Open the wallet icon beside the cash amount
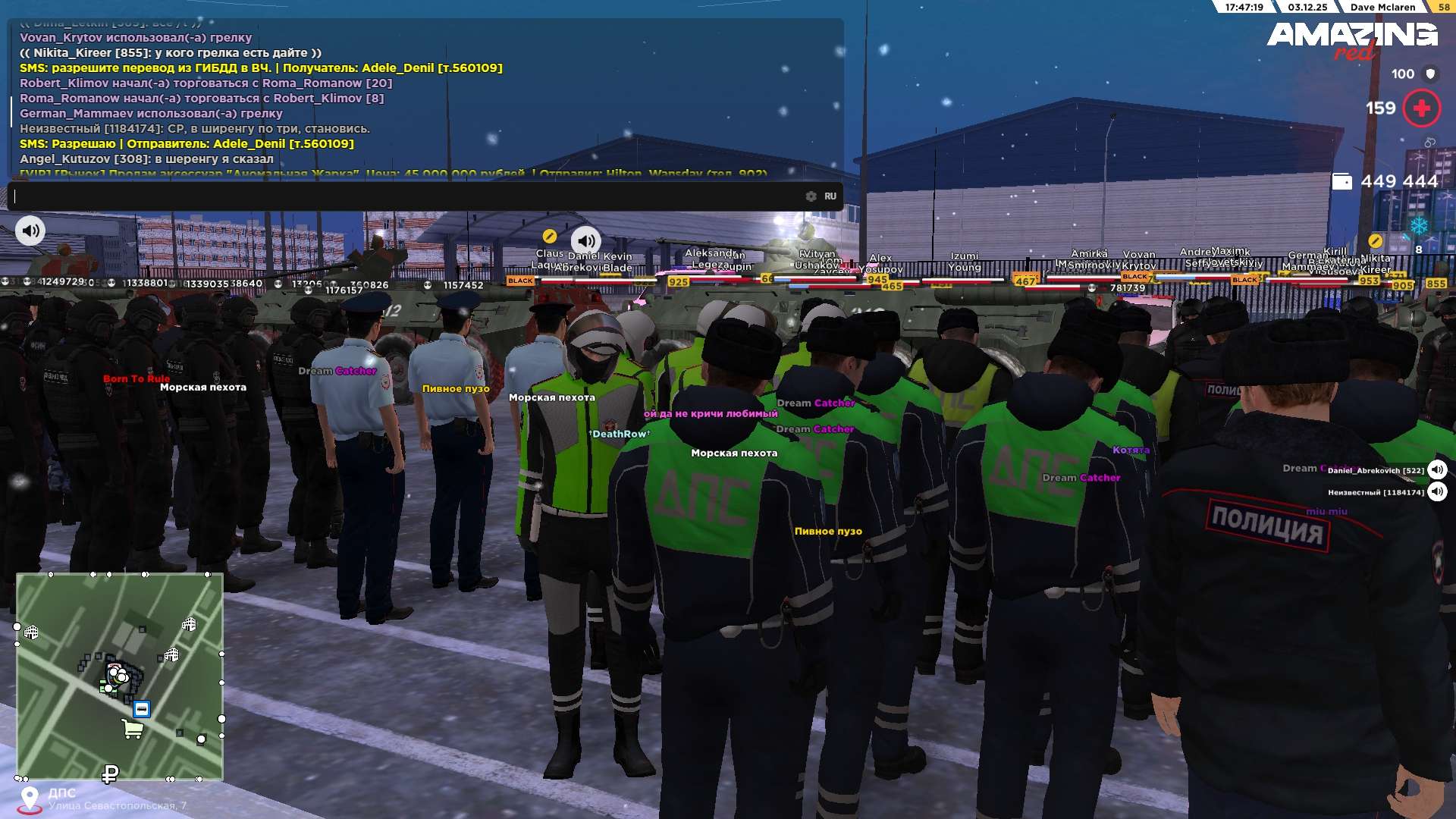The height and width of the screenshot is (819, 1456). [x=1341, y=182]
